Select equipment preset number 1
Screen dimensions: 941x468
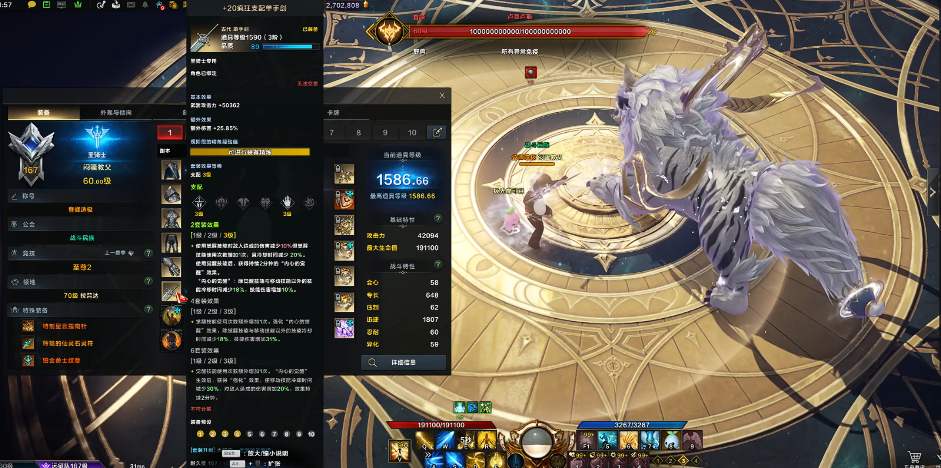coord(170,132)
